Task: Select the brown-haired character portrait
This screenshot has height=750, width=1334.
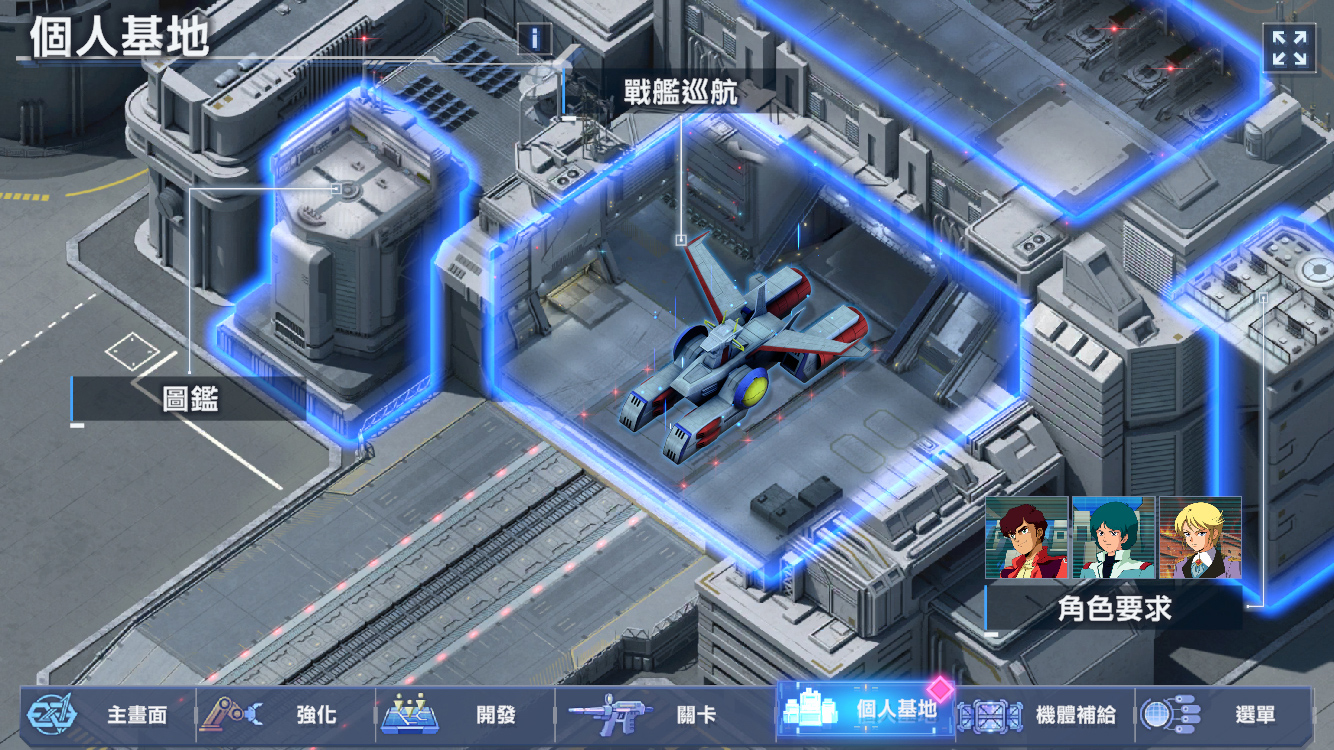Action: [x=1027, y=538]
